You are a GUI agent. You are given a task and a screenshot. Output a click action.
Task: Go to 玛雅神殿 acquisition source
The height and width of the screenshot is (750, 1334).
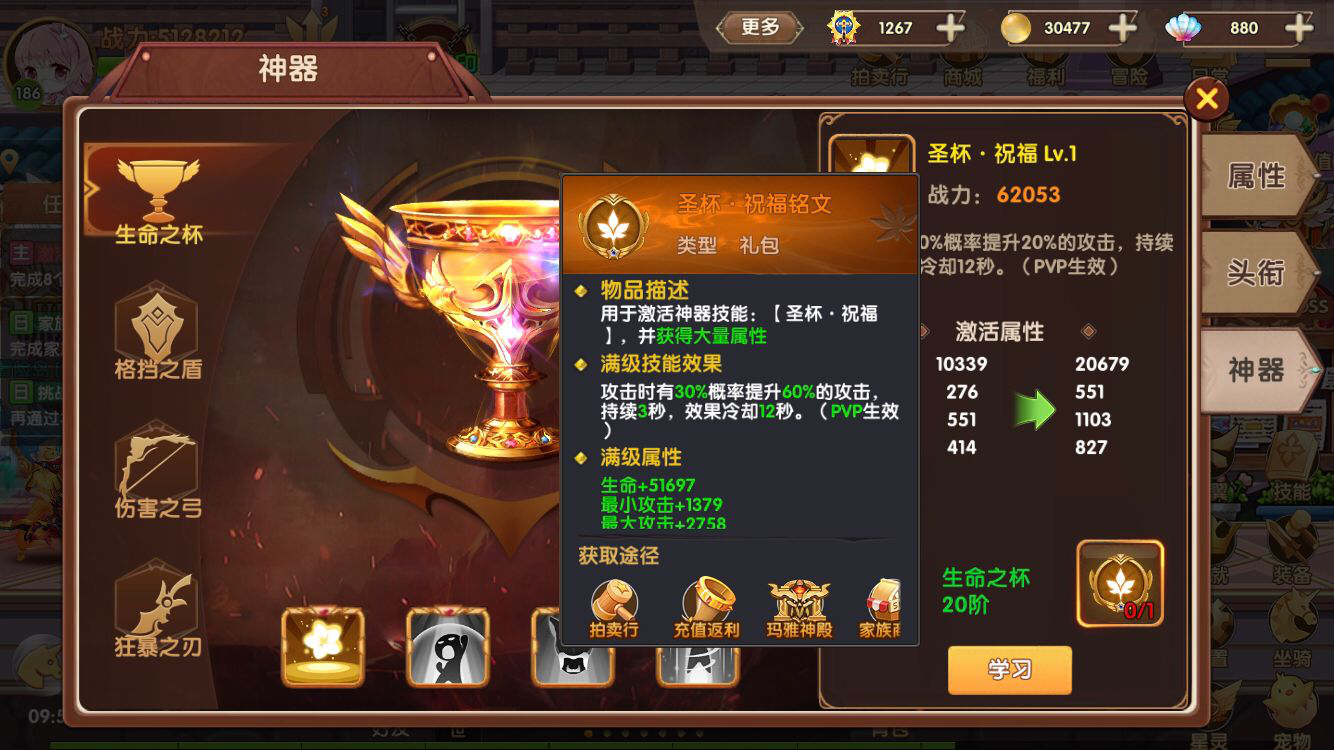coord(799,607)
